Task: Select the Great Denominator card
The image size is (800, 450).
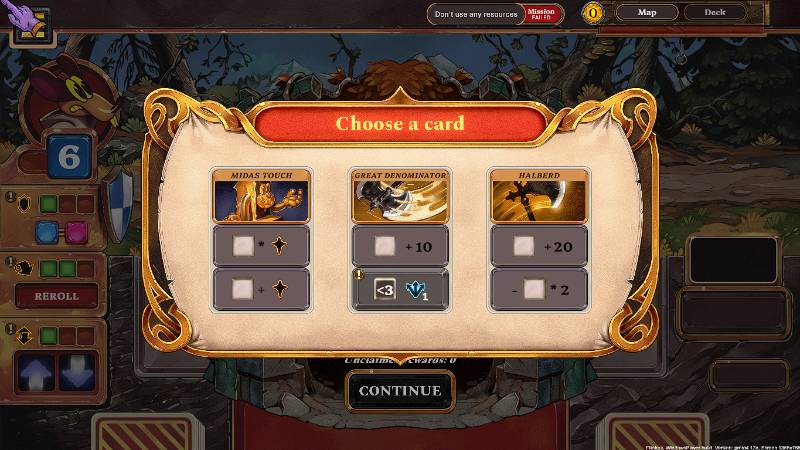Action: coord(399,196)
